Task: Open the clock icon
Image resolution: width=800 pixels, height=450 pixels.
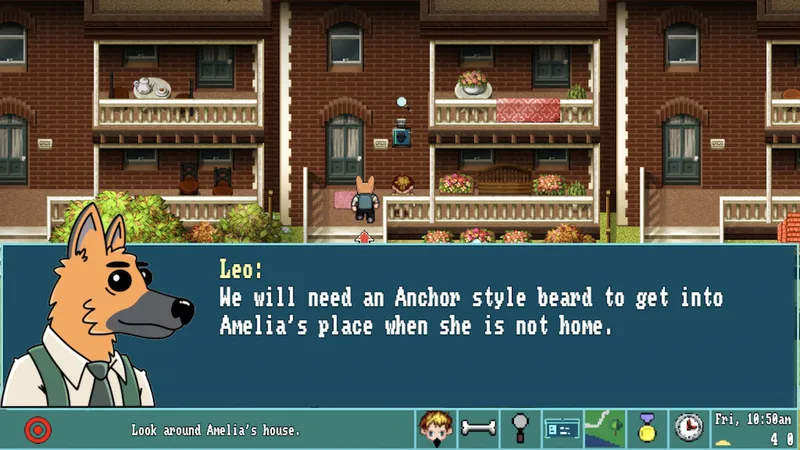Action: pyautogui.click(x=688, y=429)
